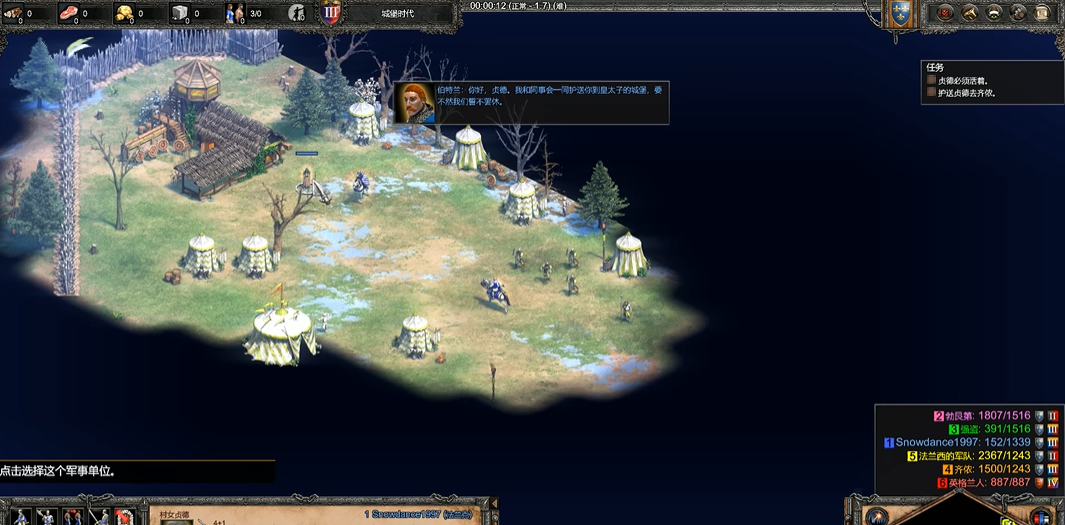Screen dimensions: 1065x525
Task: Select the first objective checkbox in quest panel
Action: click(x=932, y=80)
